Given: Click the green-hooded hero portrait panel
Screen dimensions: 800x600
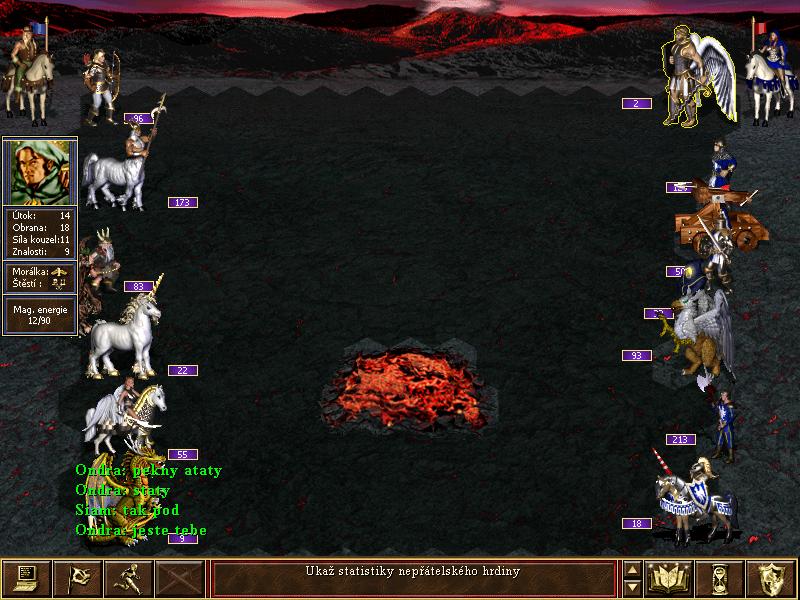Looking at the screenshot, I should (x=40, y=171).
